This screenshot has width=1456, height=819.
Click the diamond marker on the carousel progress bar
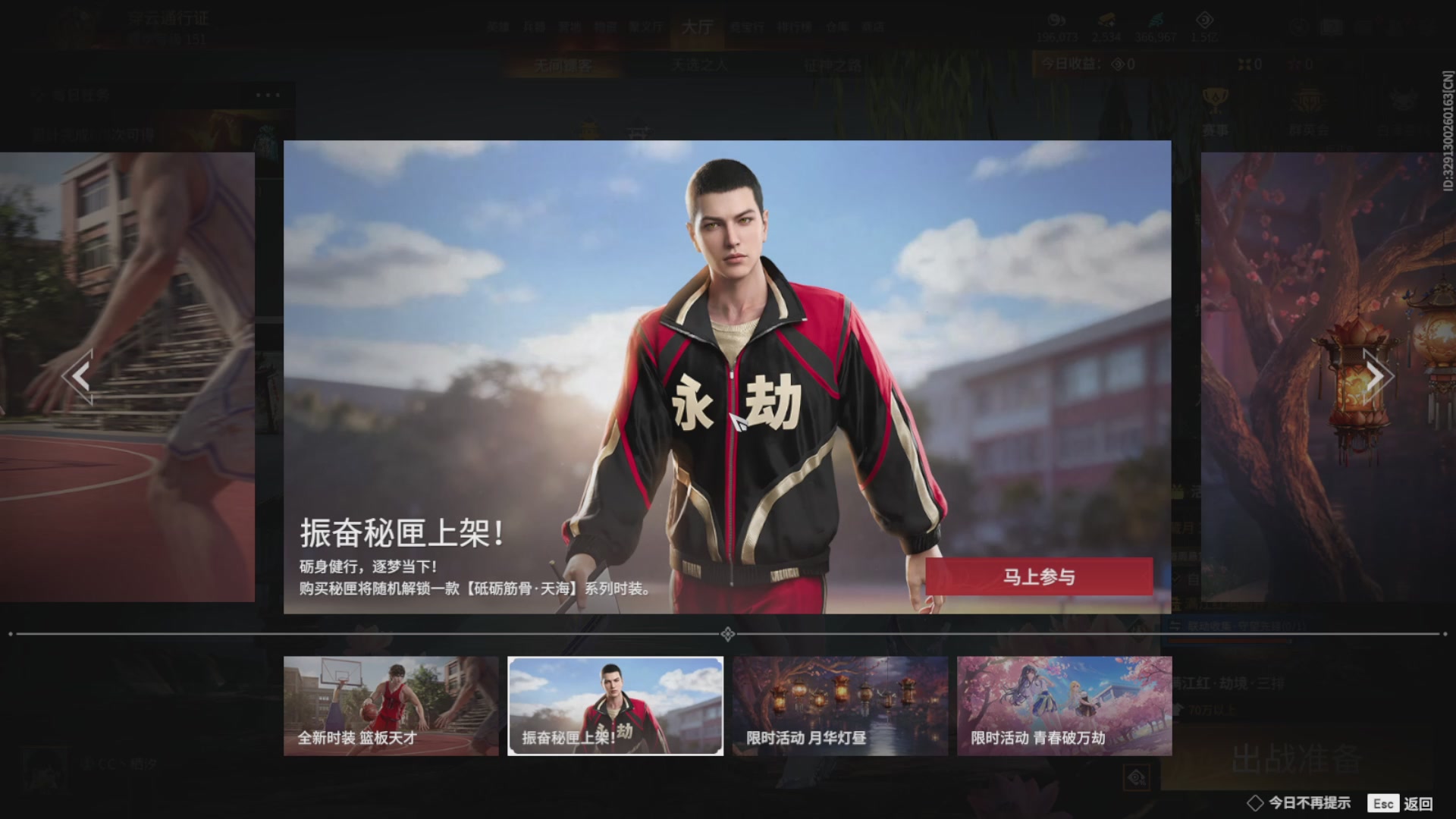pyautogui.click(x=728, y=633)
